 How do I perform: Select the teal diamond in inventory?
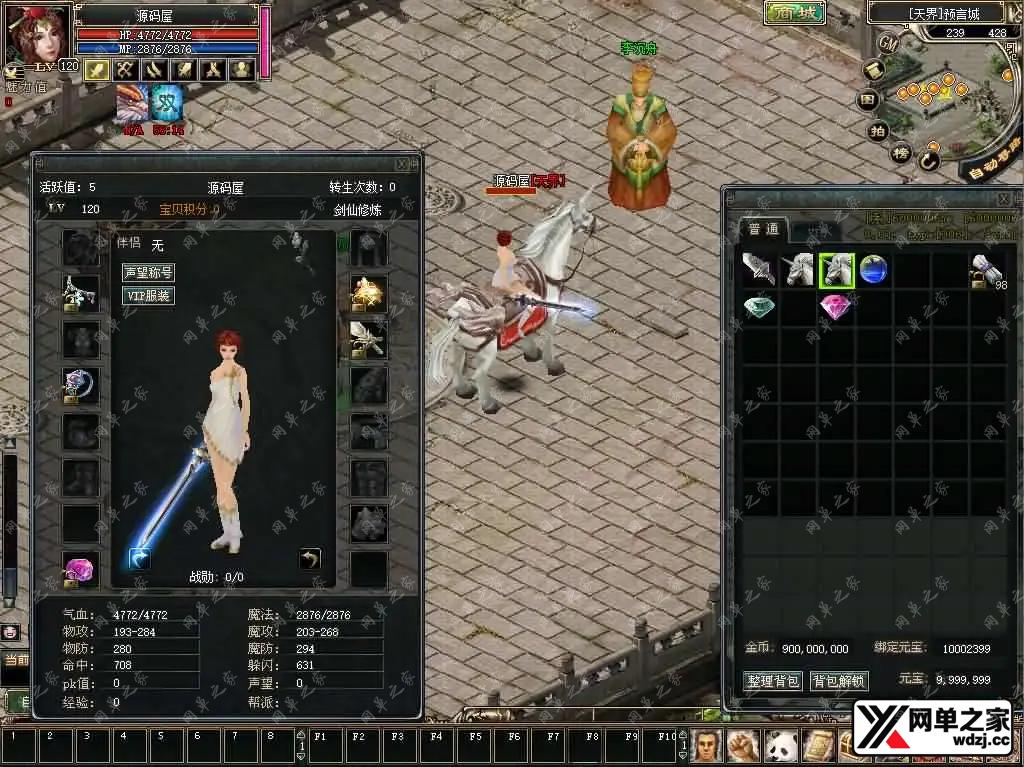tap(759, 308)
